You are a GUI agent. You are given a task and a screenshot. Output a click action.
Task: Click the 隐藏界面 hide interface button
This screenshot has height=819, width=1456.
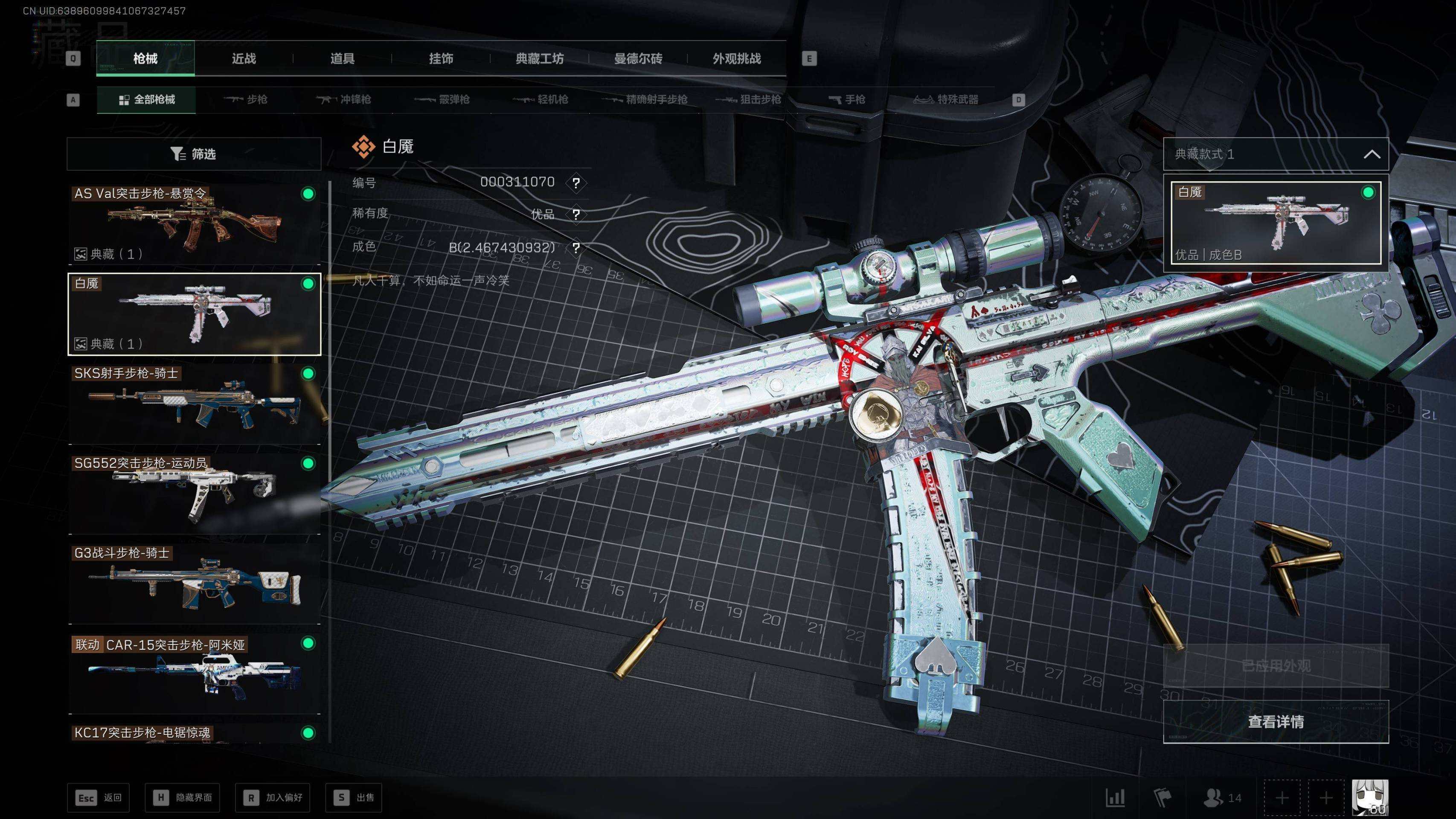coord(183,798)
